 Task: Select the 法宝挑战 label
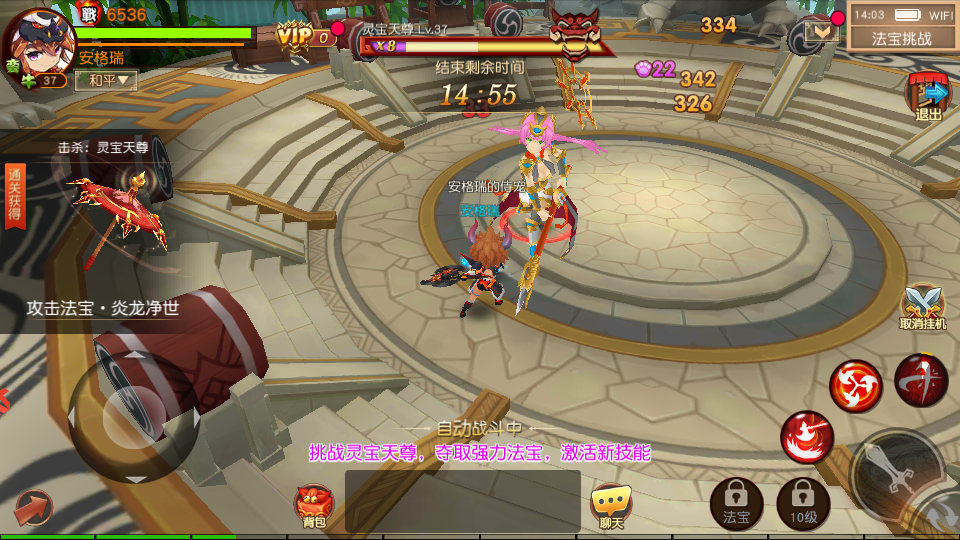point(902,39)
